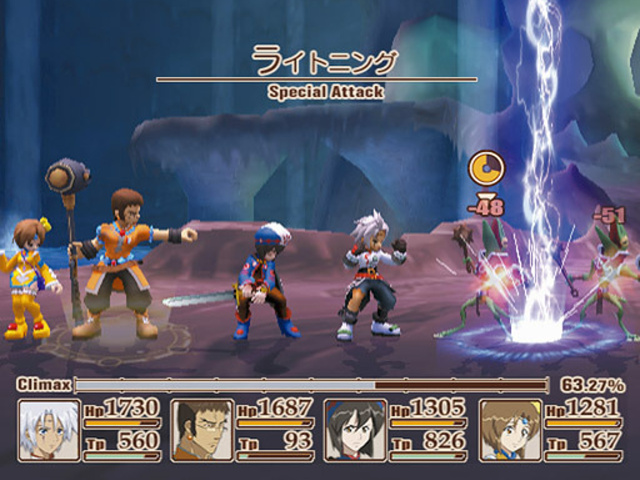Pick the brown-haired girl's party portrait
This screenshot has width=640, height=480.
click(x=510, y=430)
